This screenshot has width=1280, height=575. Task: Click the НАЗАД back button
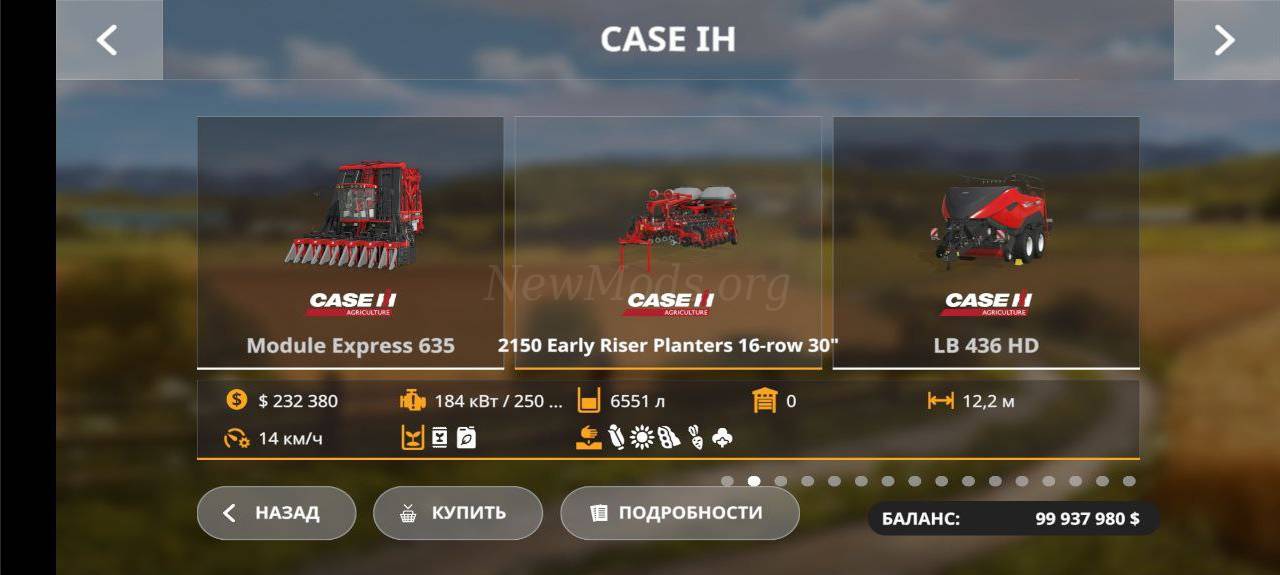coord(276,513)
